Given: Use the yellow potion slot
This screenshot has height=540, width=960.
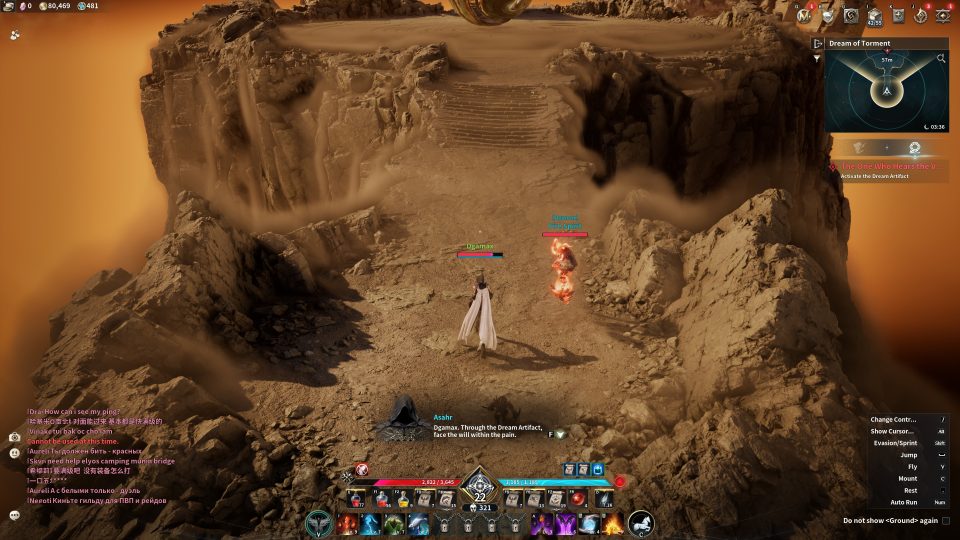Looking at the screenshot, I should pyautogui.click(x=402, y=498).
